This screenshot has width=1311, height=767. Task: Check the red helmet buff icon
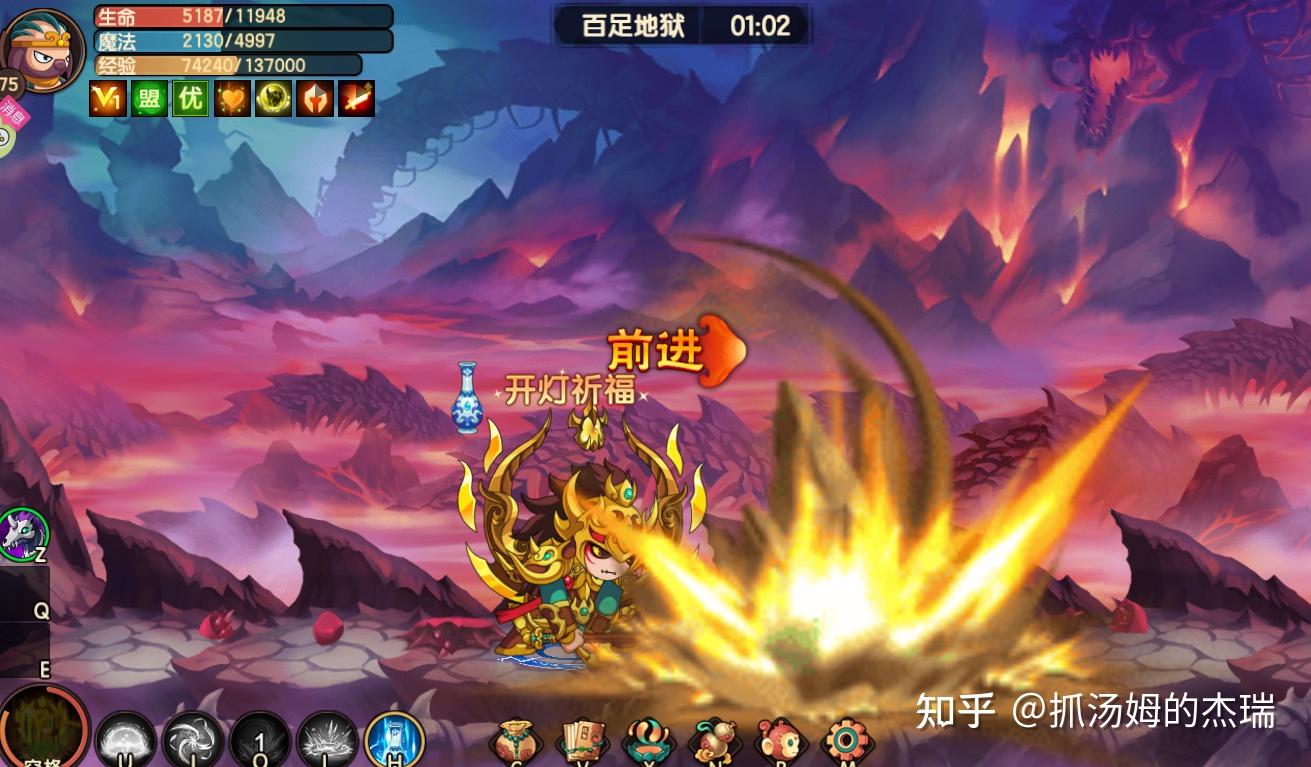point(314,99)
